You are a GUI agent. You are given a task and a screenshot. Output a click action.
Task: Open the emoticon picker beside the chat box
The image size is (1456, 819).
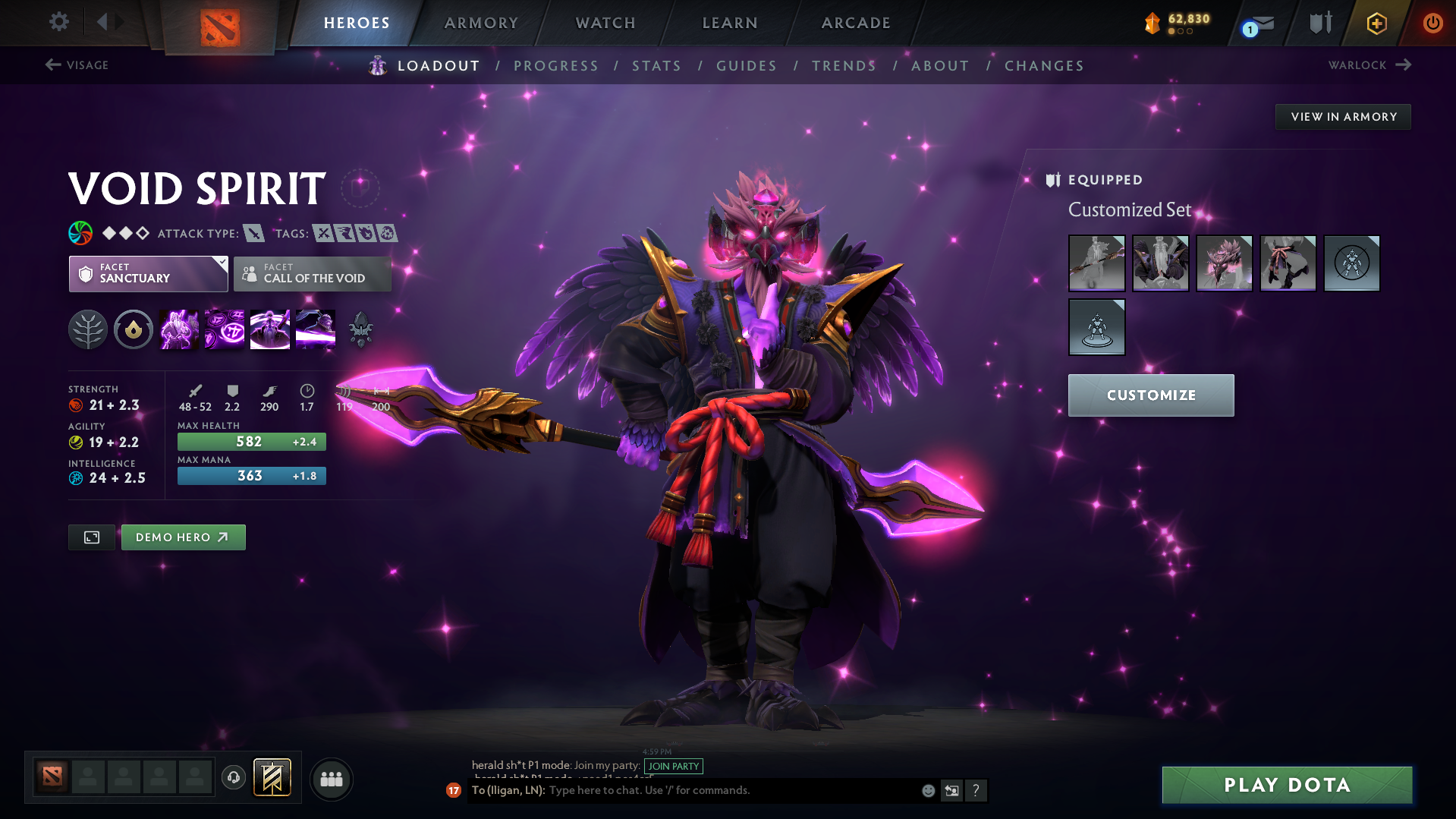tap(927, 790)
